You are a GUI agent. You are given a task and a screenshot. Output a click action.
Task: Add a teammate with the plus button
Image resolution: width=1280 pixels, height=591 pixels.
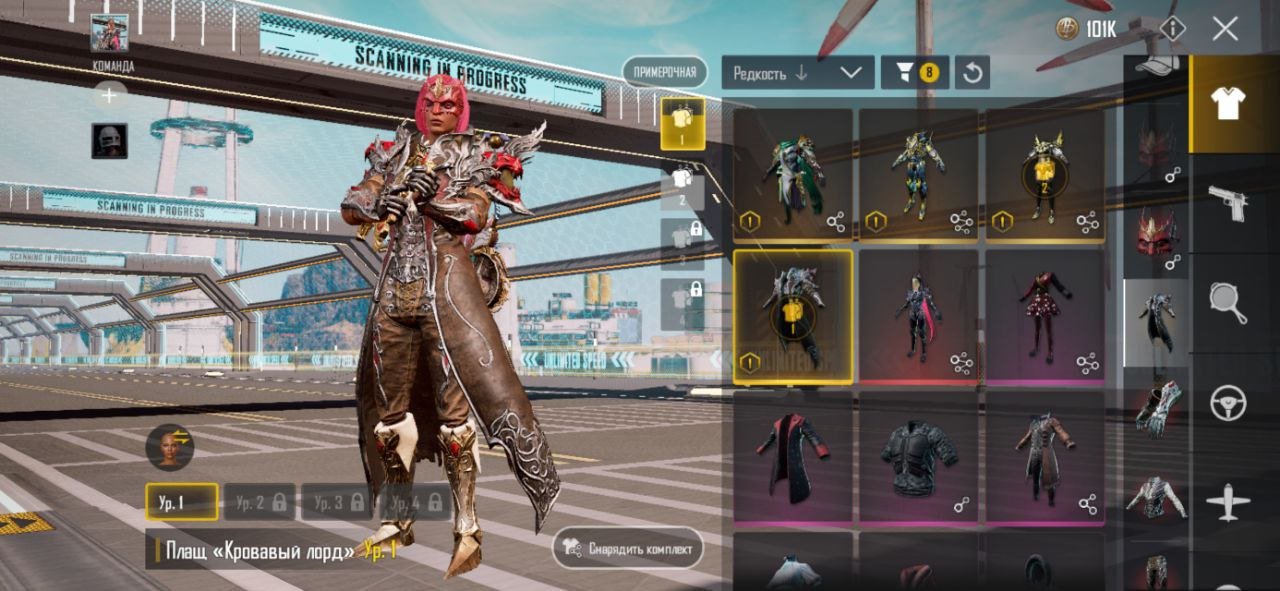pos(109,95)
